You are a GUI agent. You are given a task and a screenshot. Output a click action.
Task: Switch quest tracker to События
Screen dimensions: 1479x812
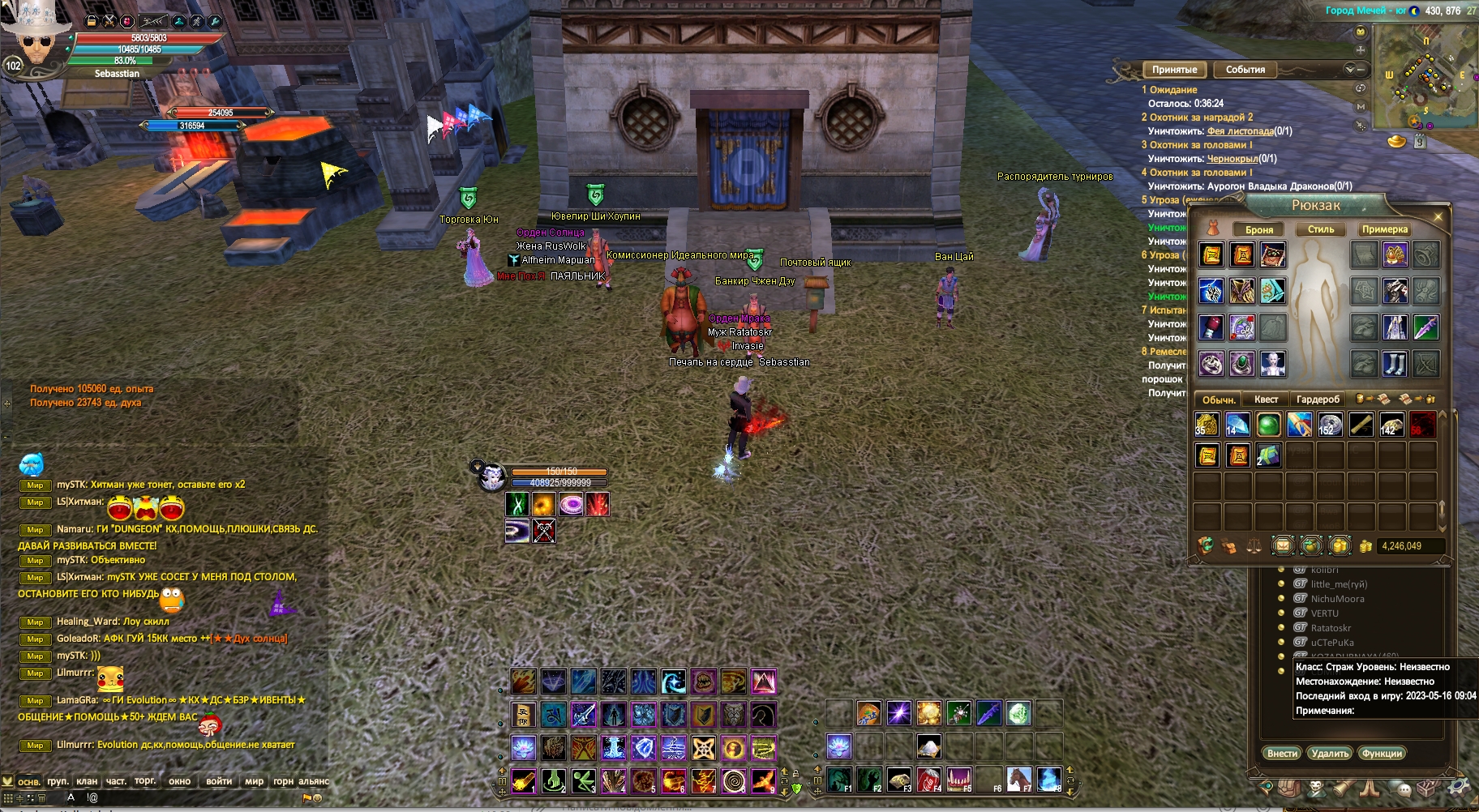[1245, 70]
